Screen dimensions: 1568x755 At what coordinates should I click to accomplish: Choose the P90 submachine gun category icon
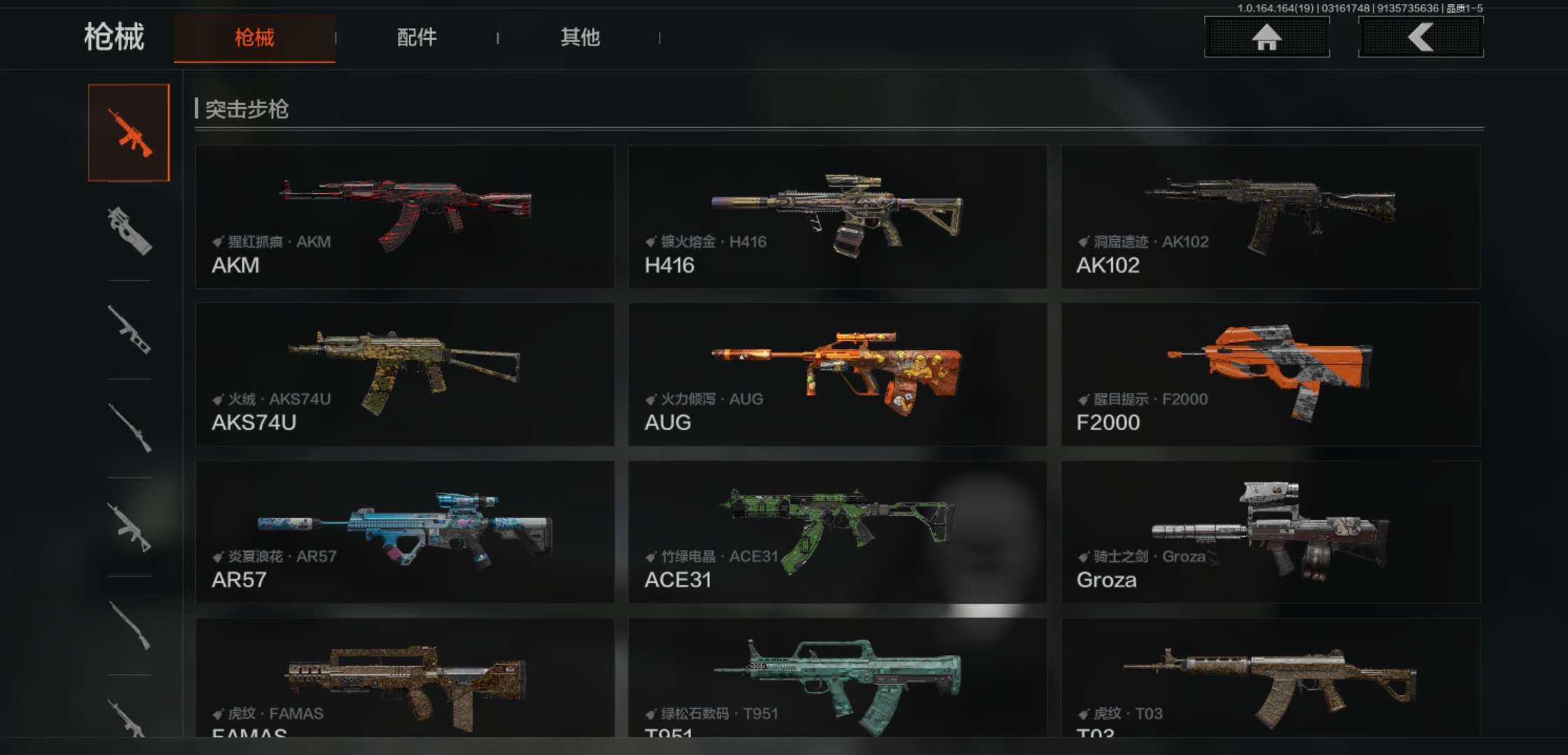pos(129,231)
